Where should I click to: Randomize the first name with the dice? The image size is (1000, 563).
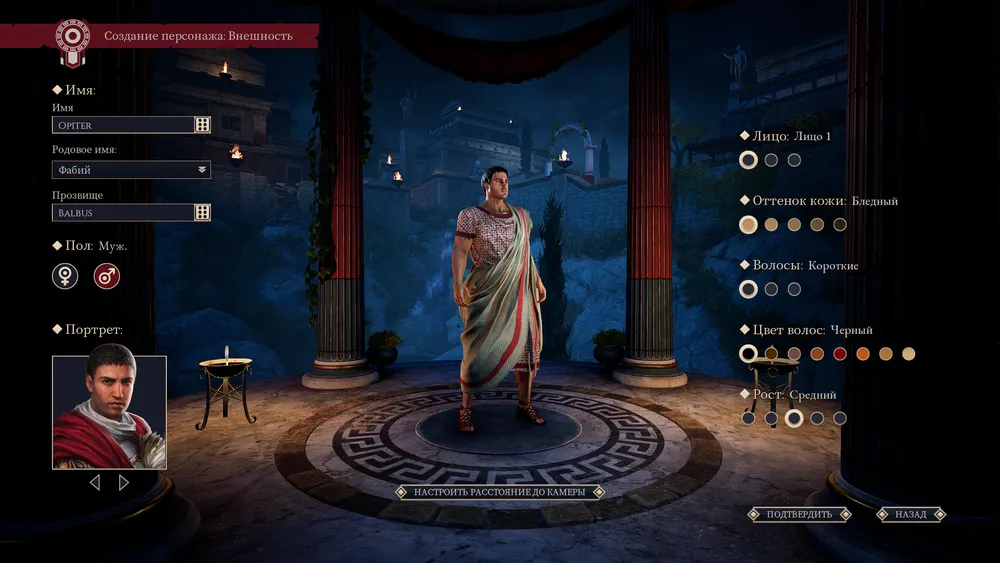pos(202,125)
